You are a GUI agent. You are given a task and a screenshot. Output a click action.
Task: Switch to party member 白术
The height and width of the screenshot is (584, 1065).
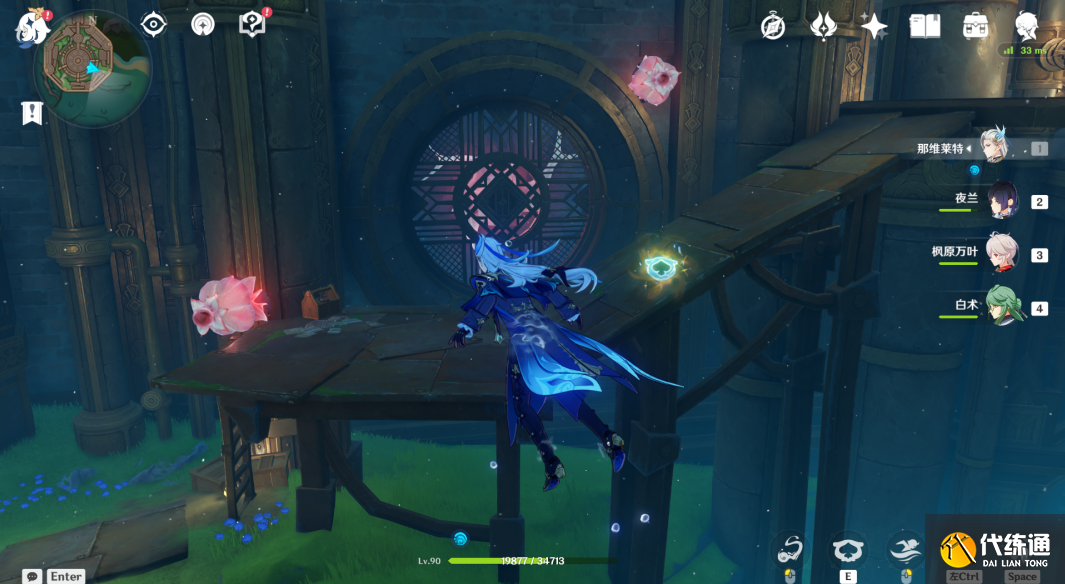[x=1002, y=306]
